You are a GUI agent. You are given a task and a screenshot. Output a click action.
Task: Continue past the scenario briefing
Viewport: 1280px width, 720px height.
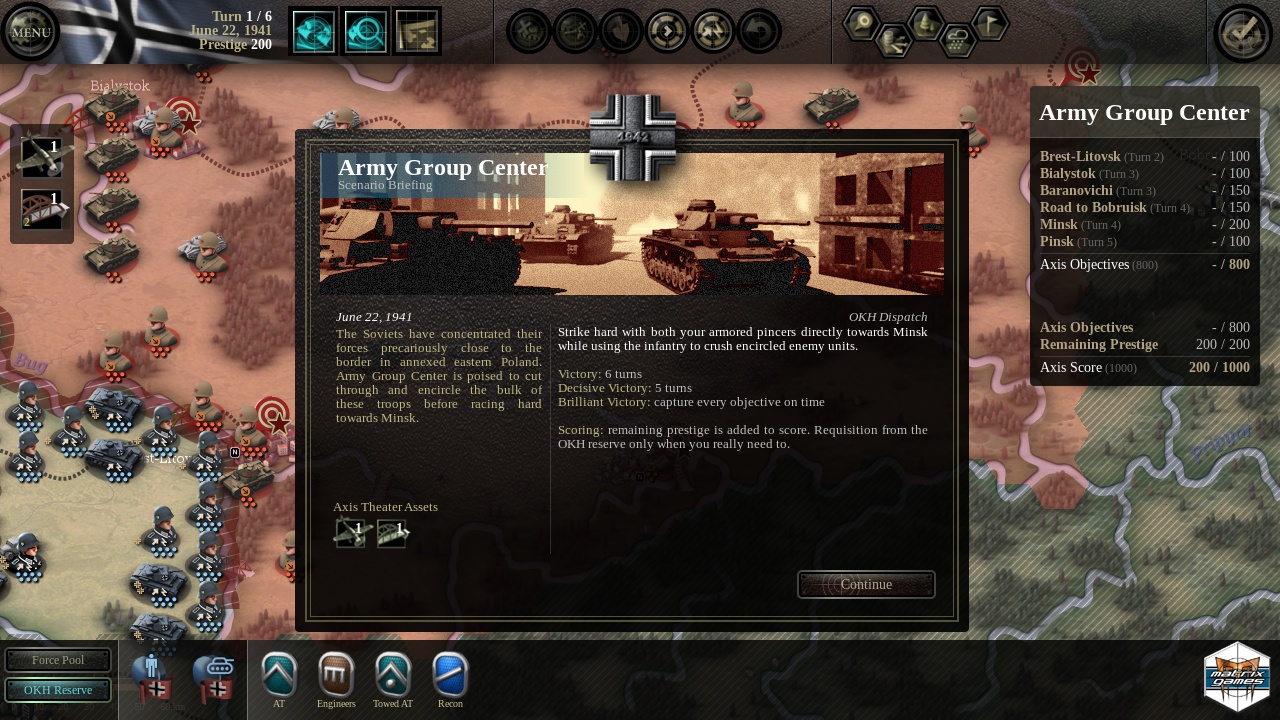866,585
